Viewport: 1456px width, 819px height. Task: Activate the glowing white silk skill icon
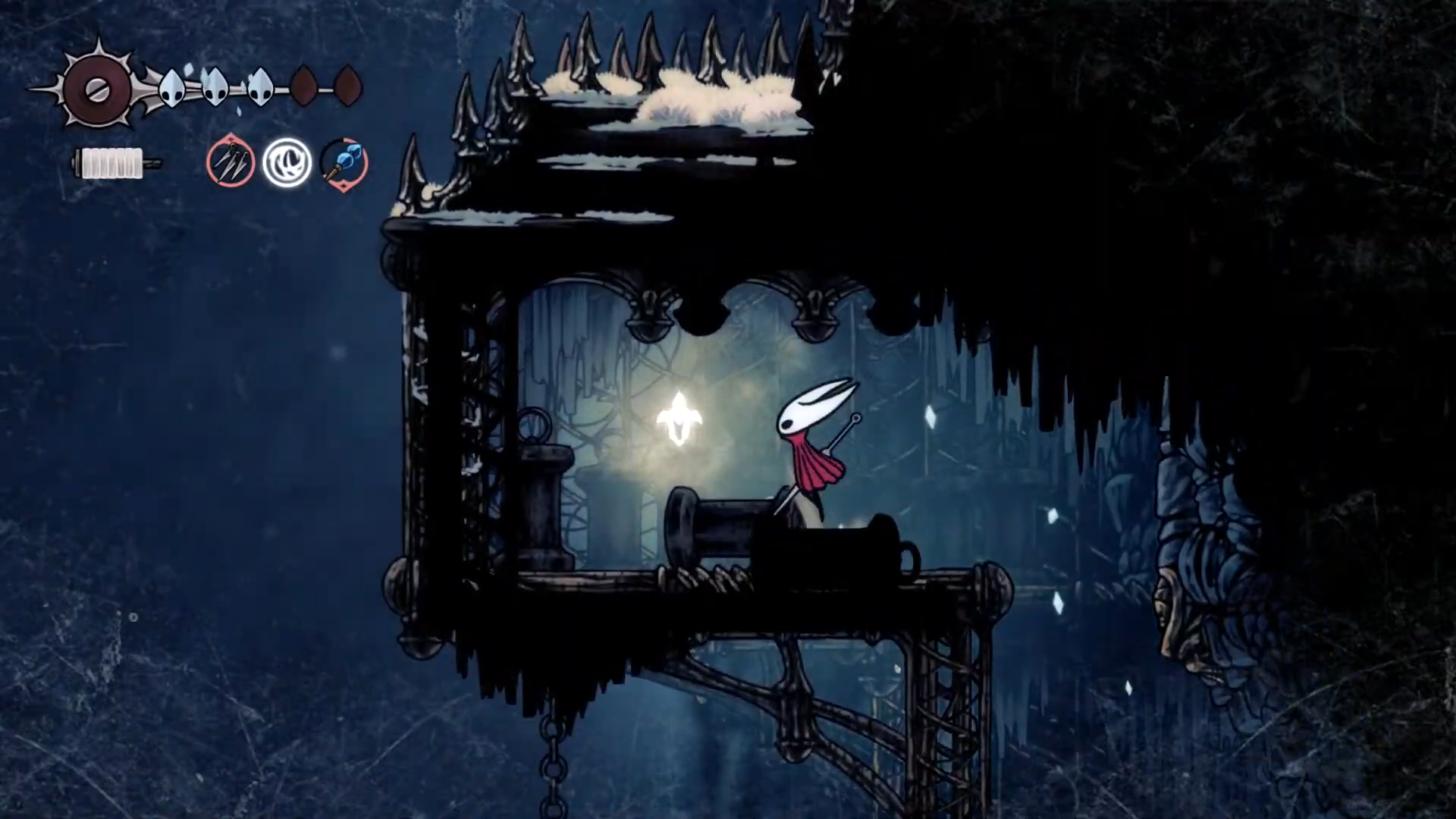pyautogui.click(x=287, y=162)
